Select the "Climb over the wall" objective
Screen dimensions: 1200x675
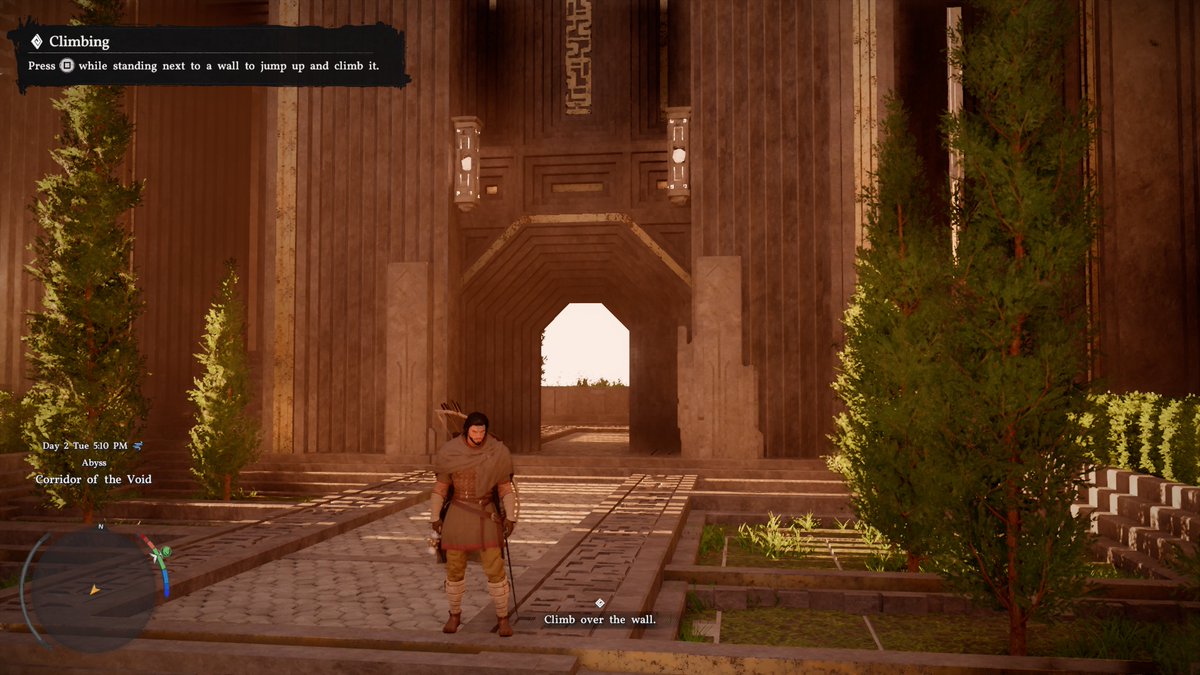[599, 619]
